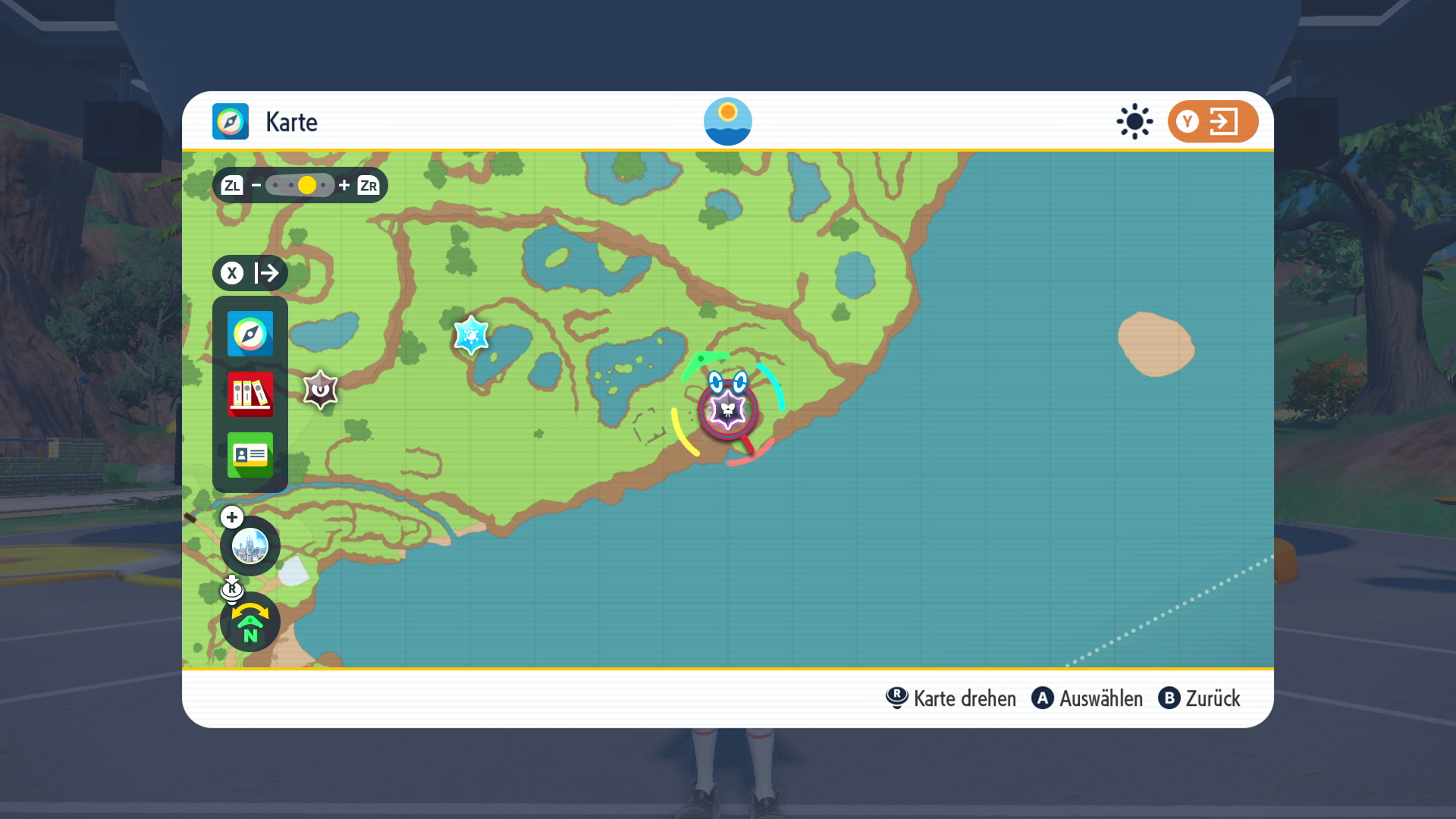This screenshot has width=1456, height=819.
Task: Open the R Karte drehen control
Action: coord(950,698)
